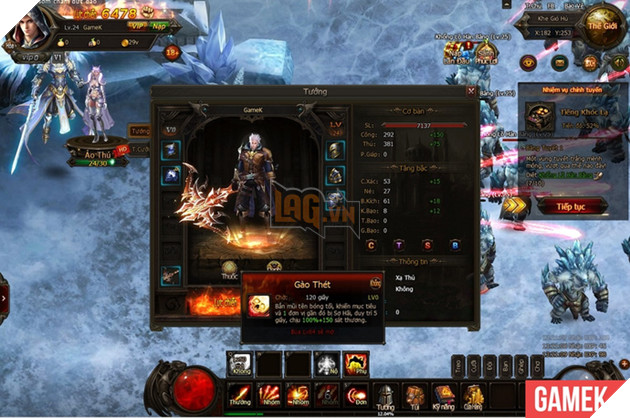Image resolution: width=630 pixels, height=418 pixels.
Task: Click the Tiếp tục quest button
Action: [x=569, y=206]
